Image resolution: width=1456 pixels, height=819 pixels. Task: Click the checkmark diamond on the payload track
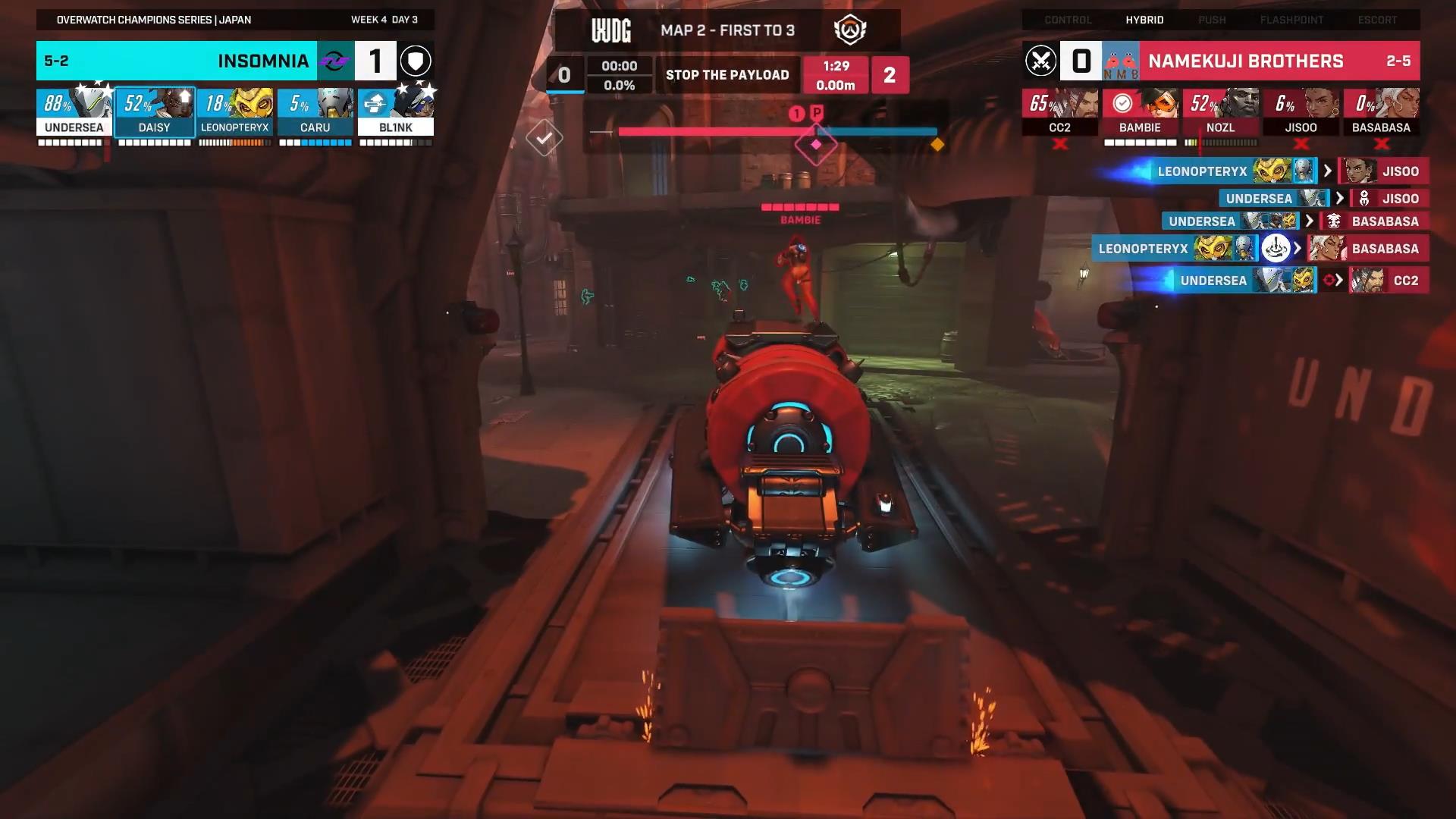(x=544, y=138)
